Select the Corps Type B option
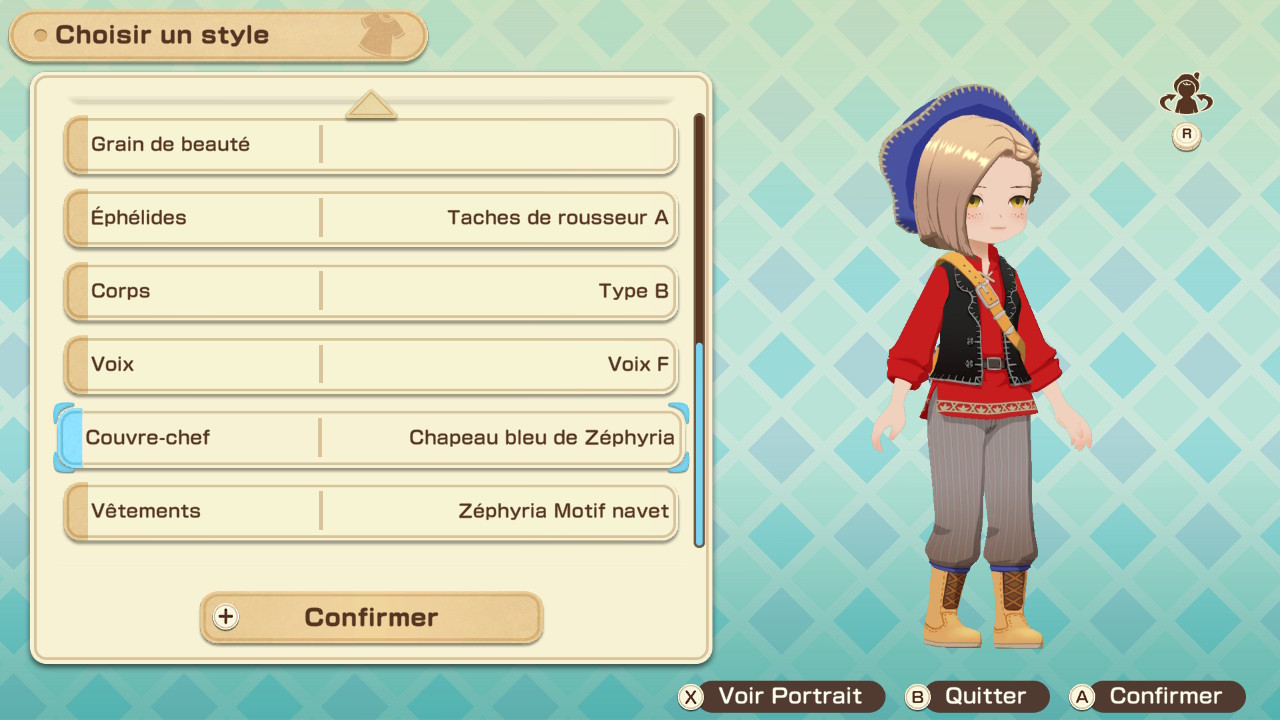The image size is (1280, 720). 370,291
